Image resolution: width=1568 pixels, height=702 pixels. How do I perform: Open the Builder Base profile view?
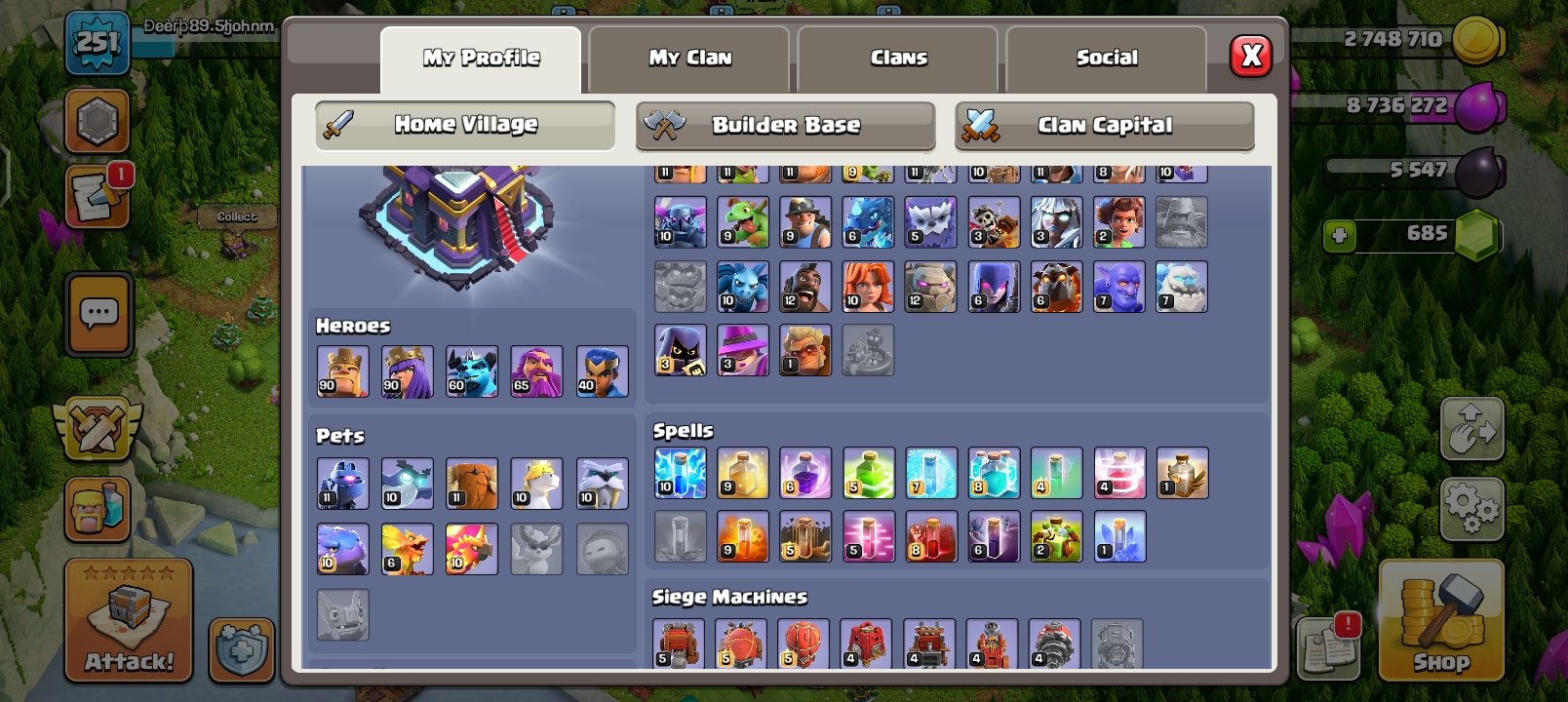(x=786, y=125)
